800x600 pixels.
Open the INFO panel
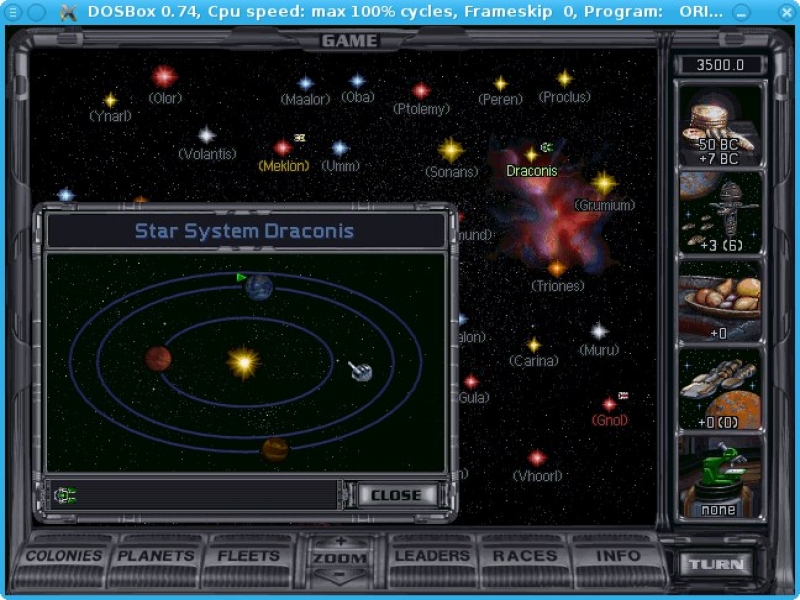click(x=618, y=556)
